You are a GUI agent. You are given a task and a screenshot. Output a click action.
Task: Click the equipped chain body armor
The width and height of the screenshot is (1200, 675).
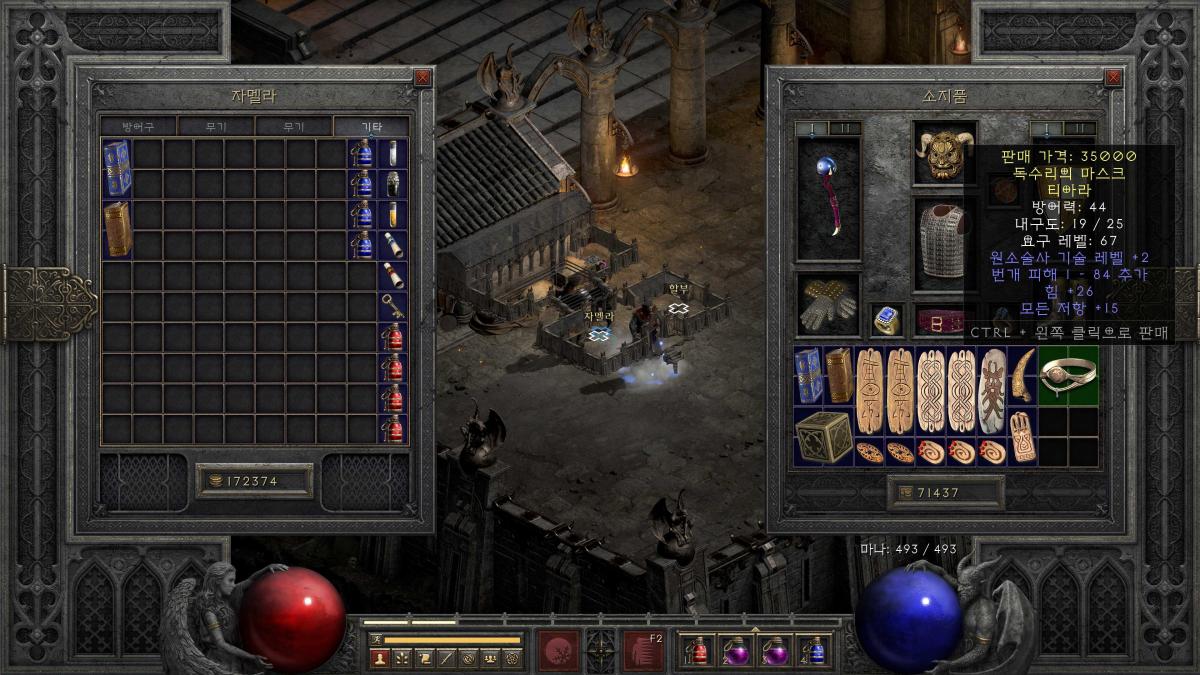pyautogui.click(x=944, y=242)
